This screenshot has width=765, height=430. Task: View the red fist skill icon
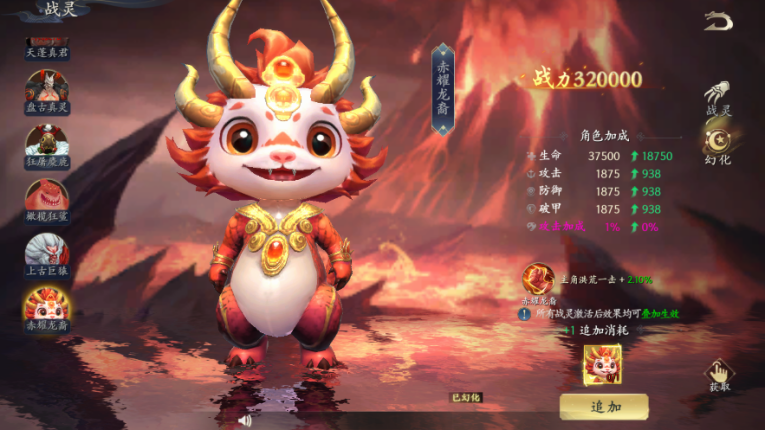540,279
